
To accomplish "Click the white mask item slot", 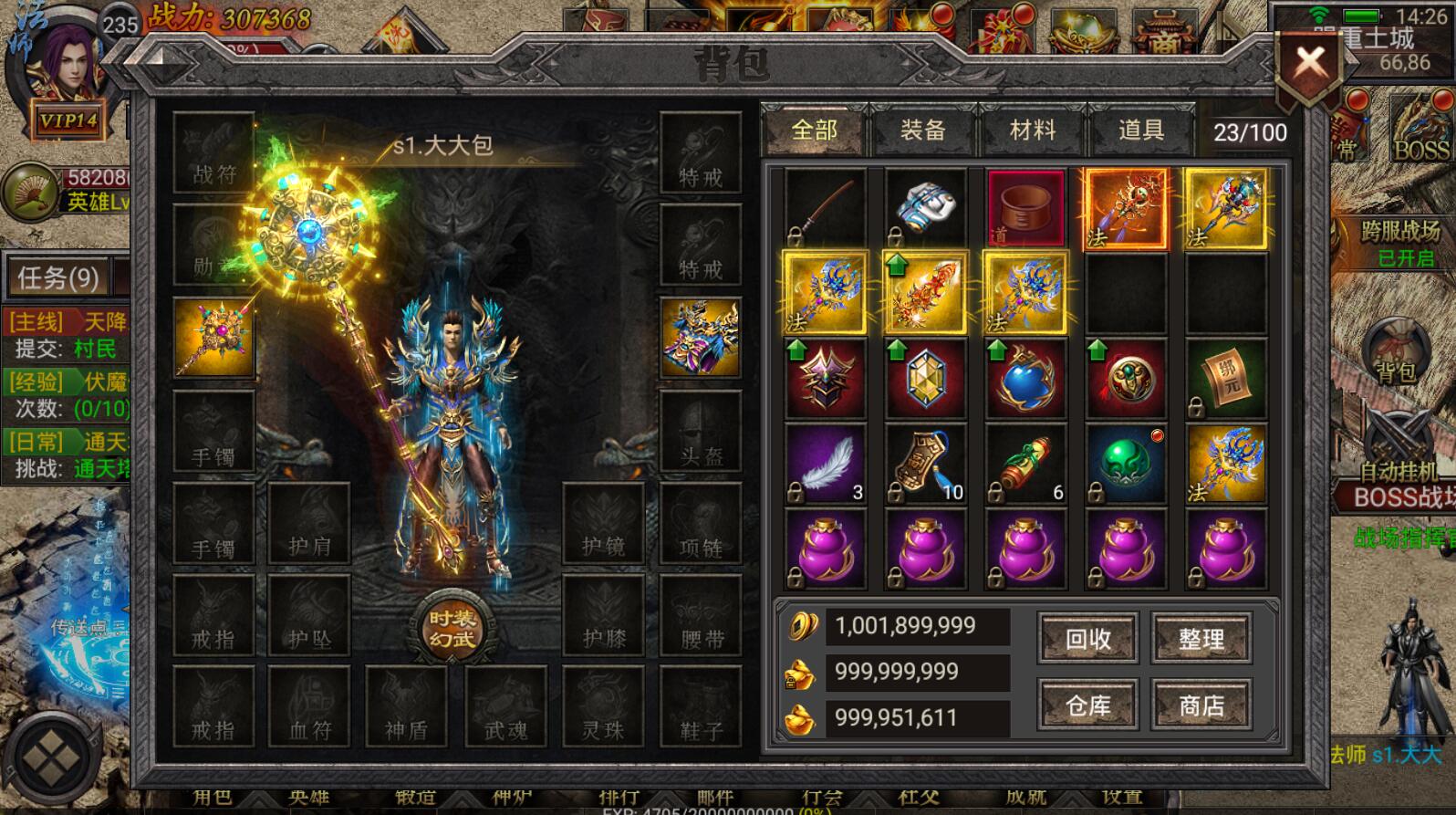I will (x=925, y=208).
